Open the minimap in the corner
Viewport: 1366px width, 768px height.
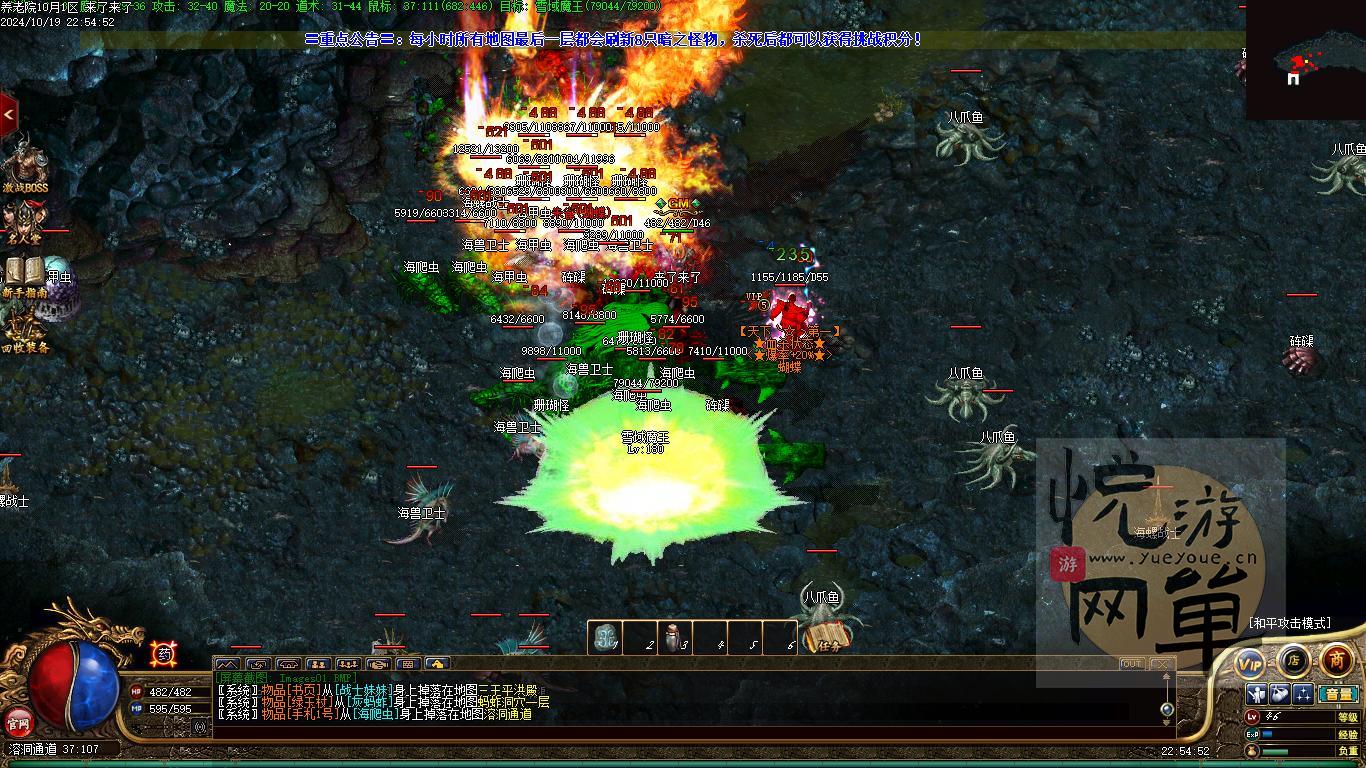click(x=1305, y=61)
